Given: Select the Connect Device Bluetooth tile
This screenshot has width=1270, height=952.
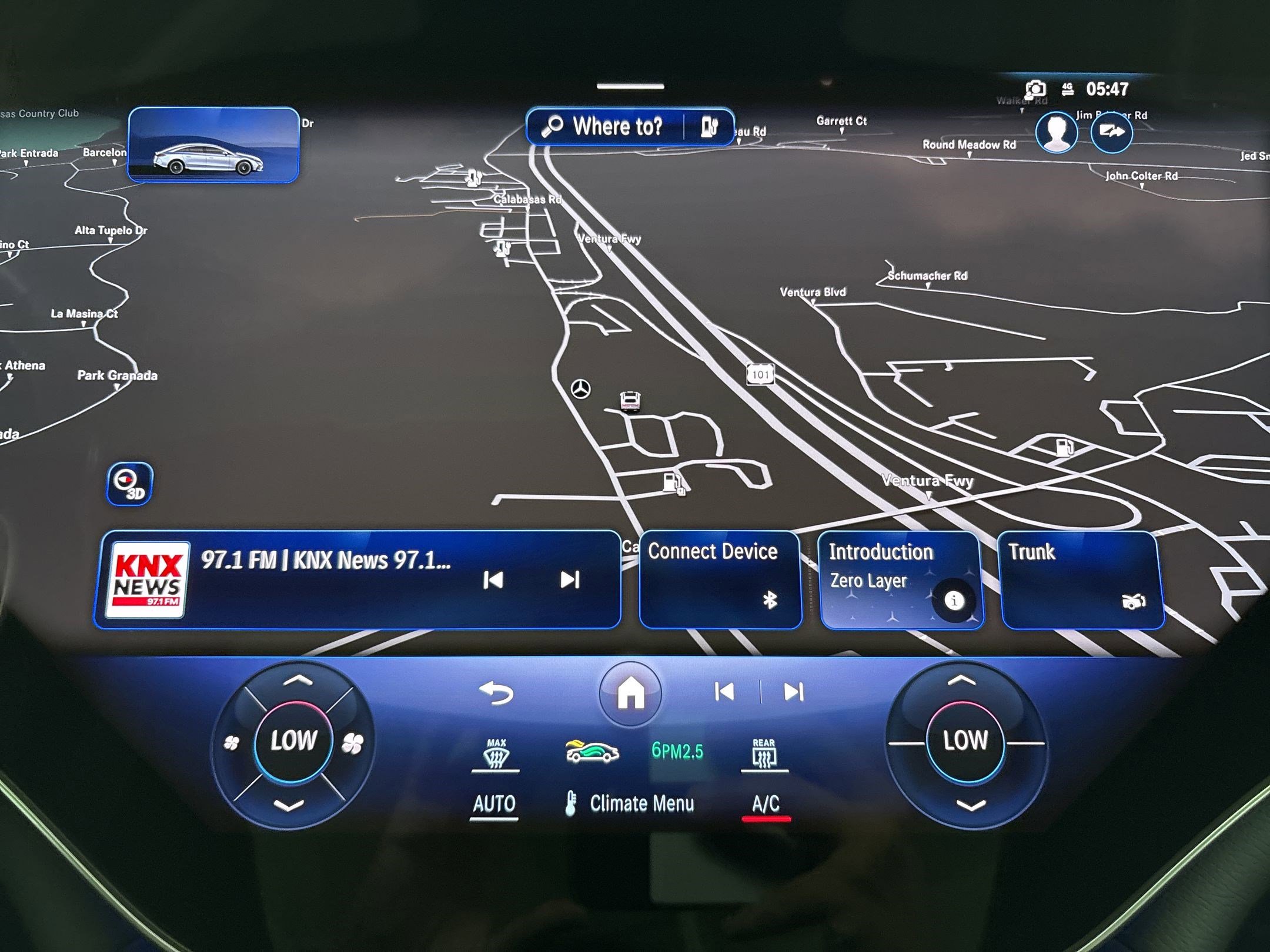Looking at the screenshot, I should click(720, 579).
